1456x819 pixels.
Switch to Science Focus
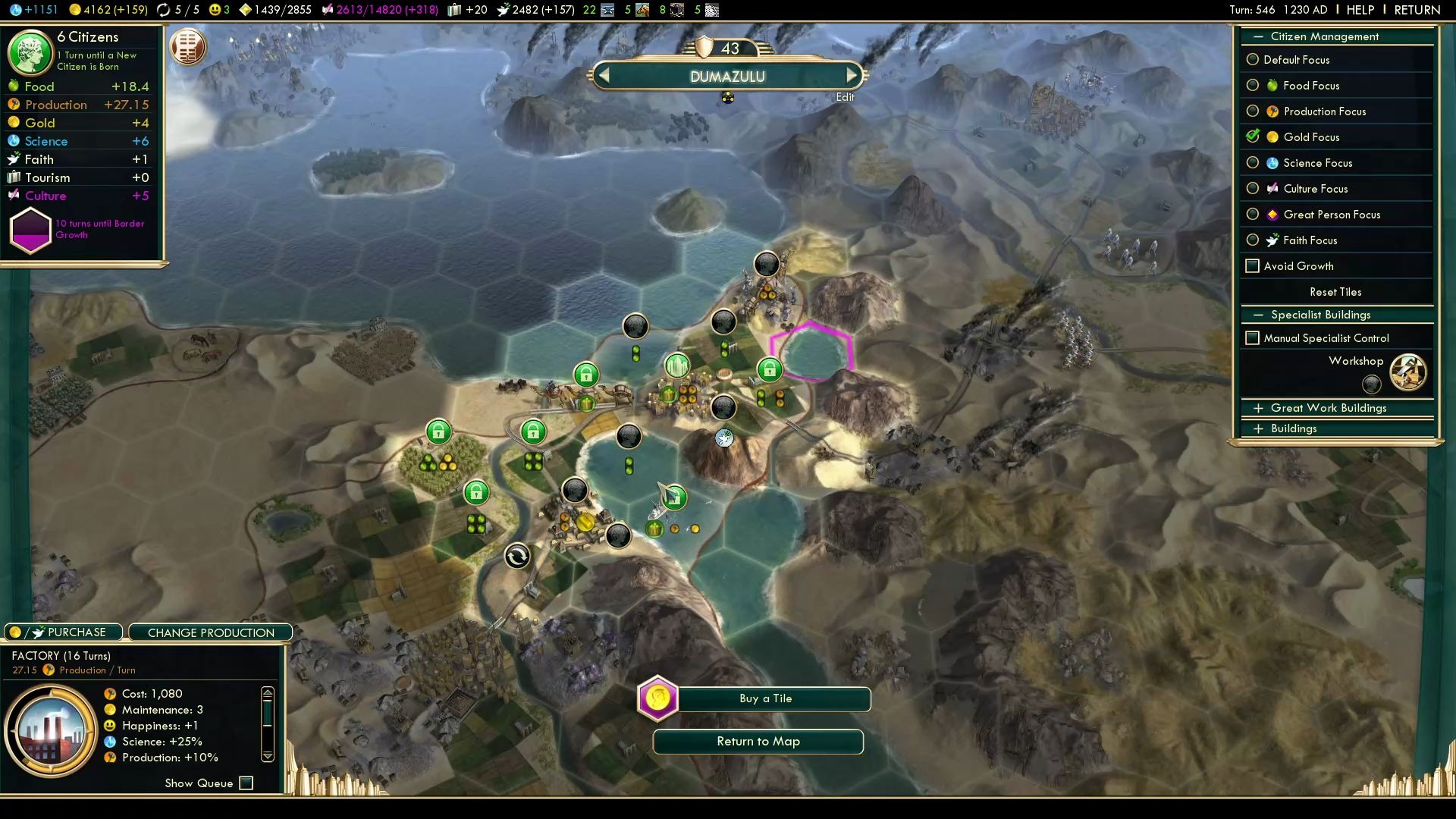tap(1253, 163)
